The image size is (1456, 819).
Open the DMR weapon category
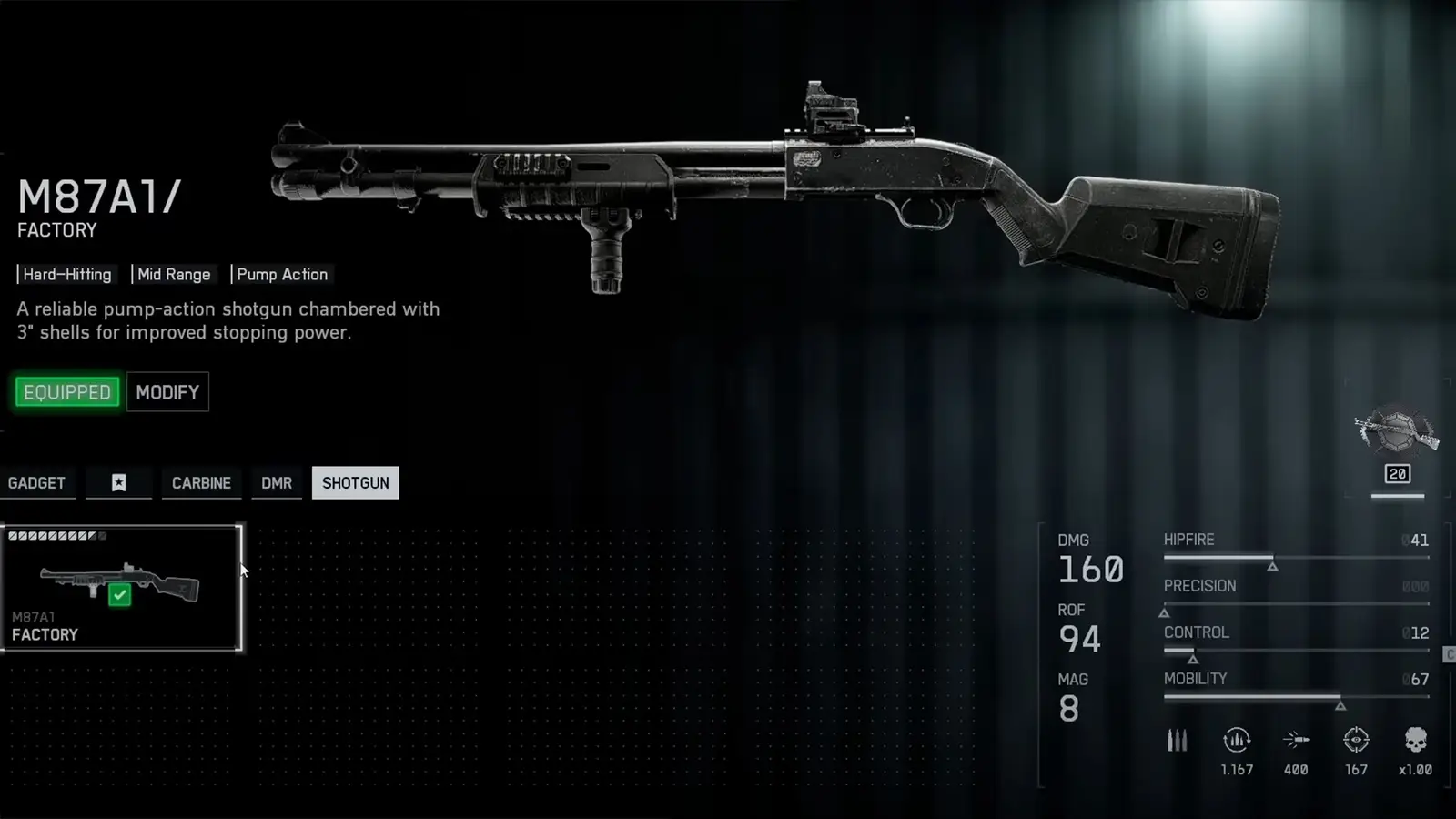point(276,483)
